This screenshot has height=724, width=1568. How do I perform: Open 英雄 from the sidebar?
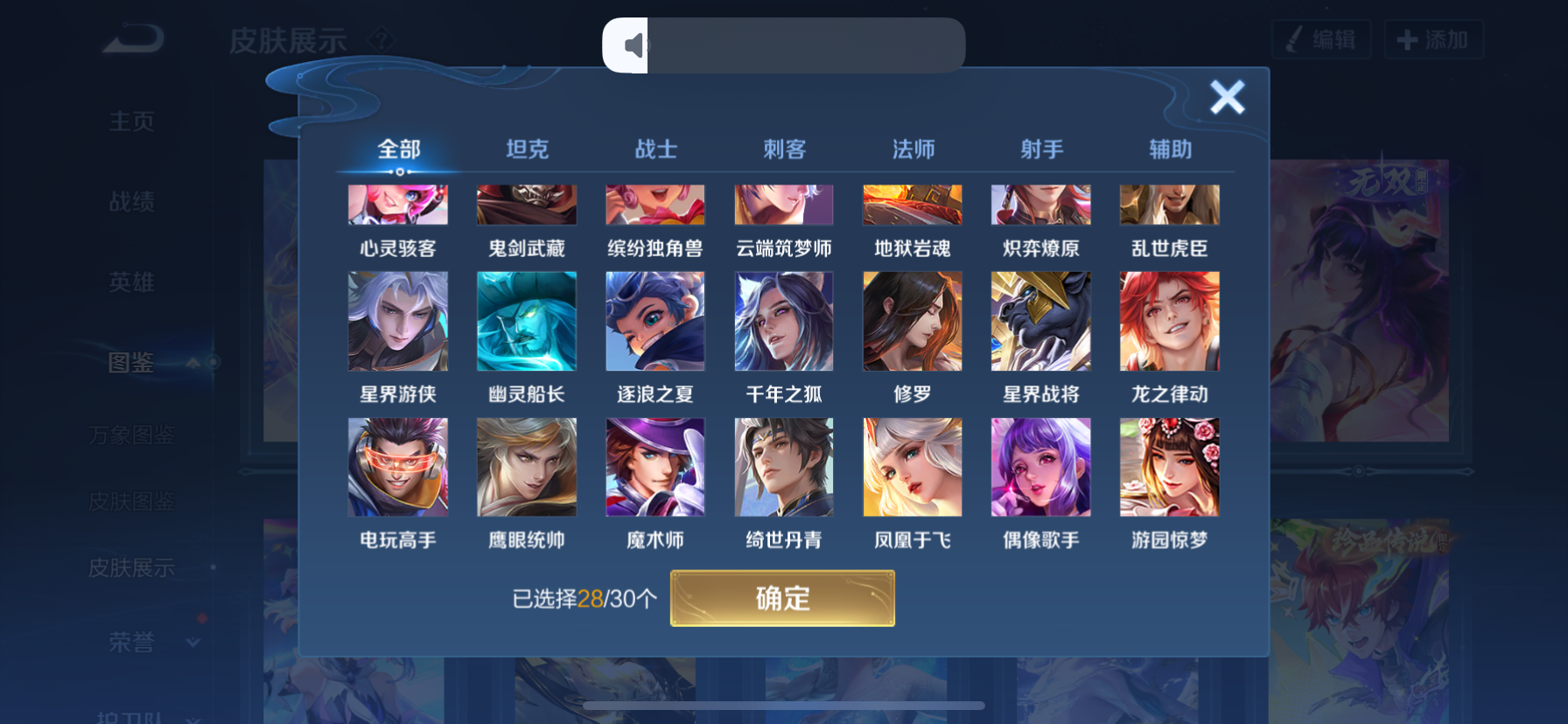click(131, 282)
